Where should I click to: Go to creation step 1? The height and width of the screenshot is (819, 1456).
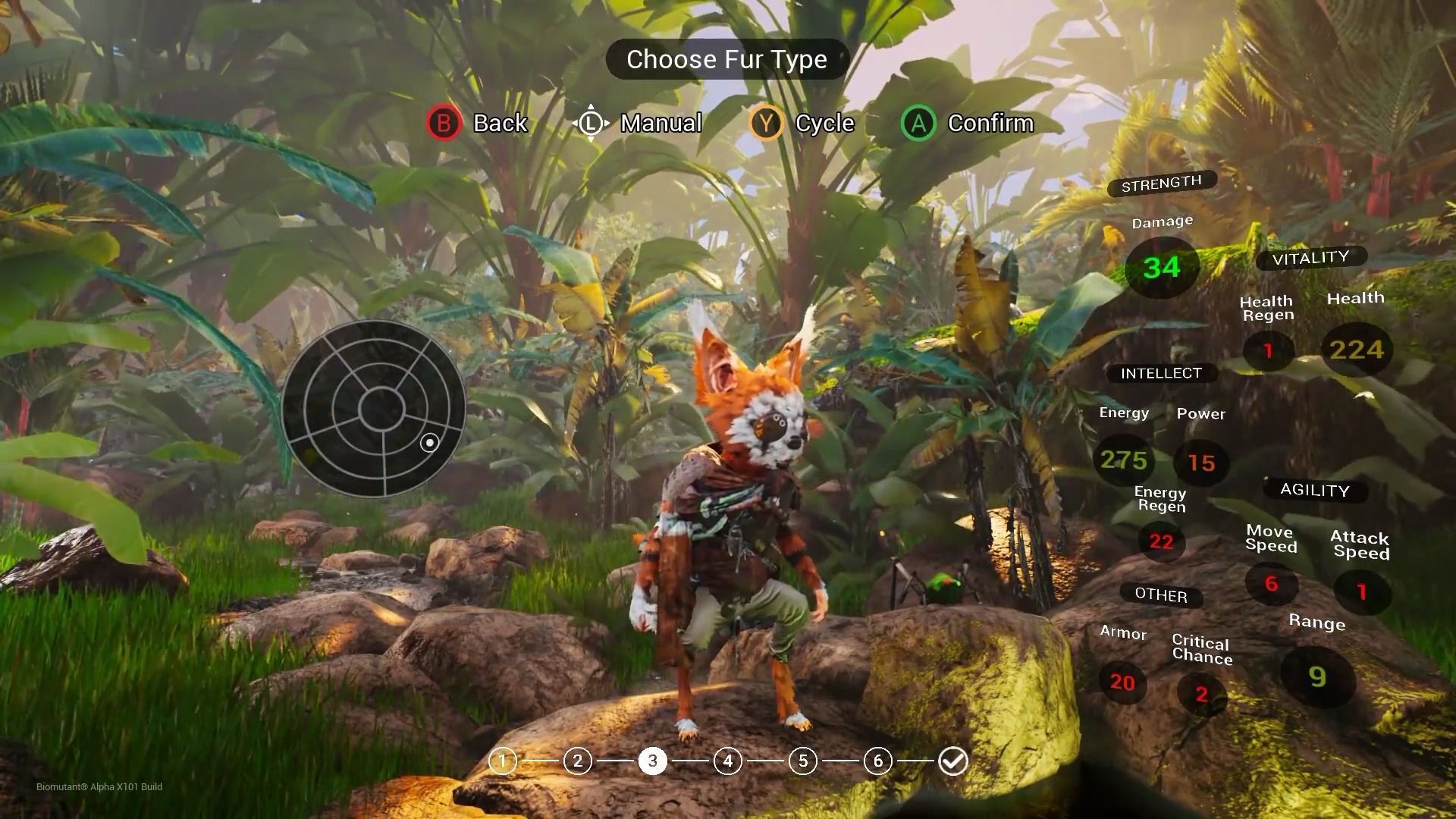click(x=502, y=761)
